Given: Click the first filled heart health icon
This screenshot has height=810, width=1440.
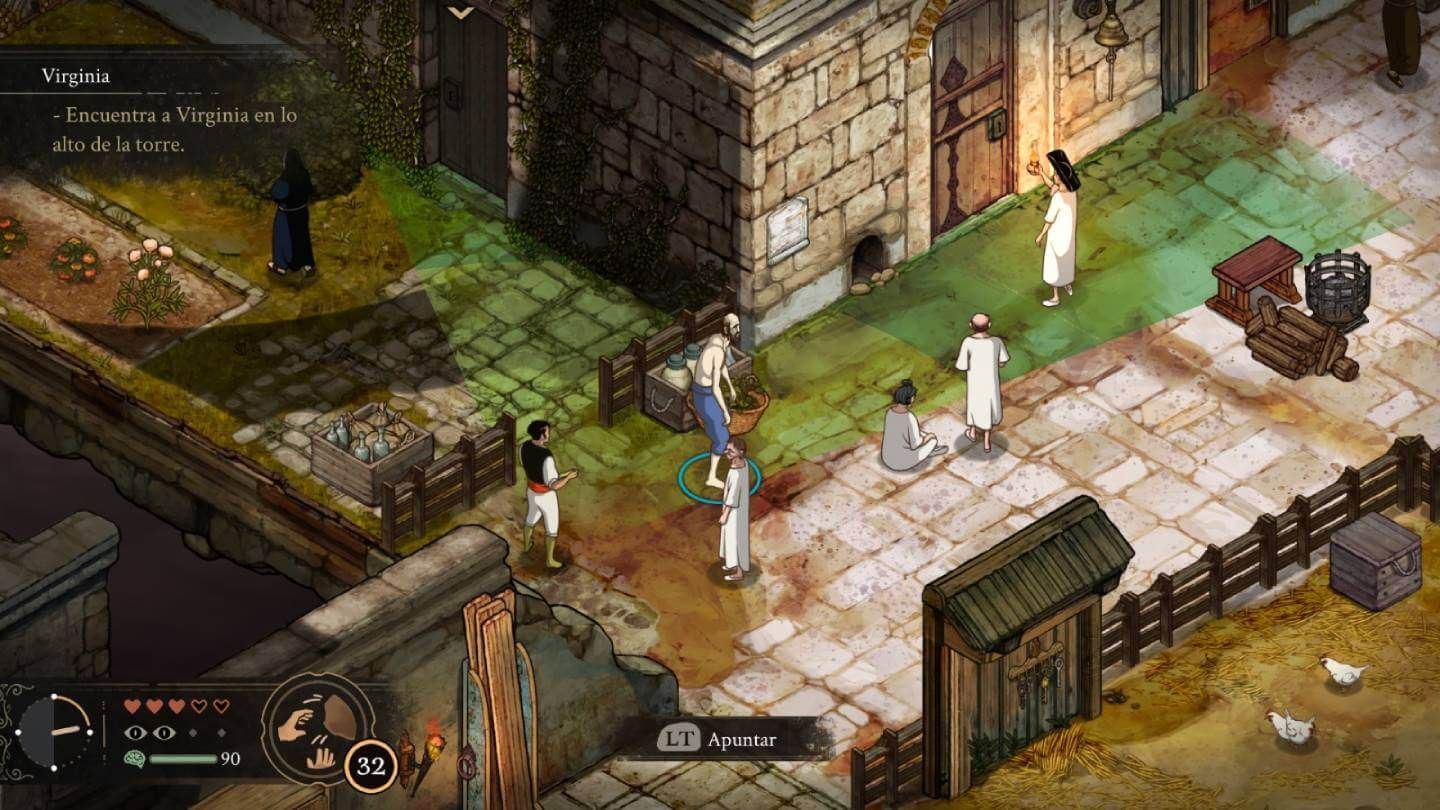Looking at the screenshot, I should point(133,705).
